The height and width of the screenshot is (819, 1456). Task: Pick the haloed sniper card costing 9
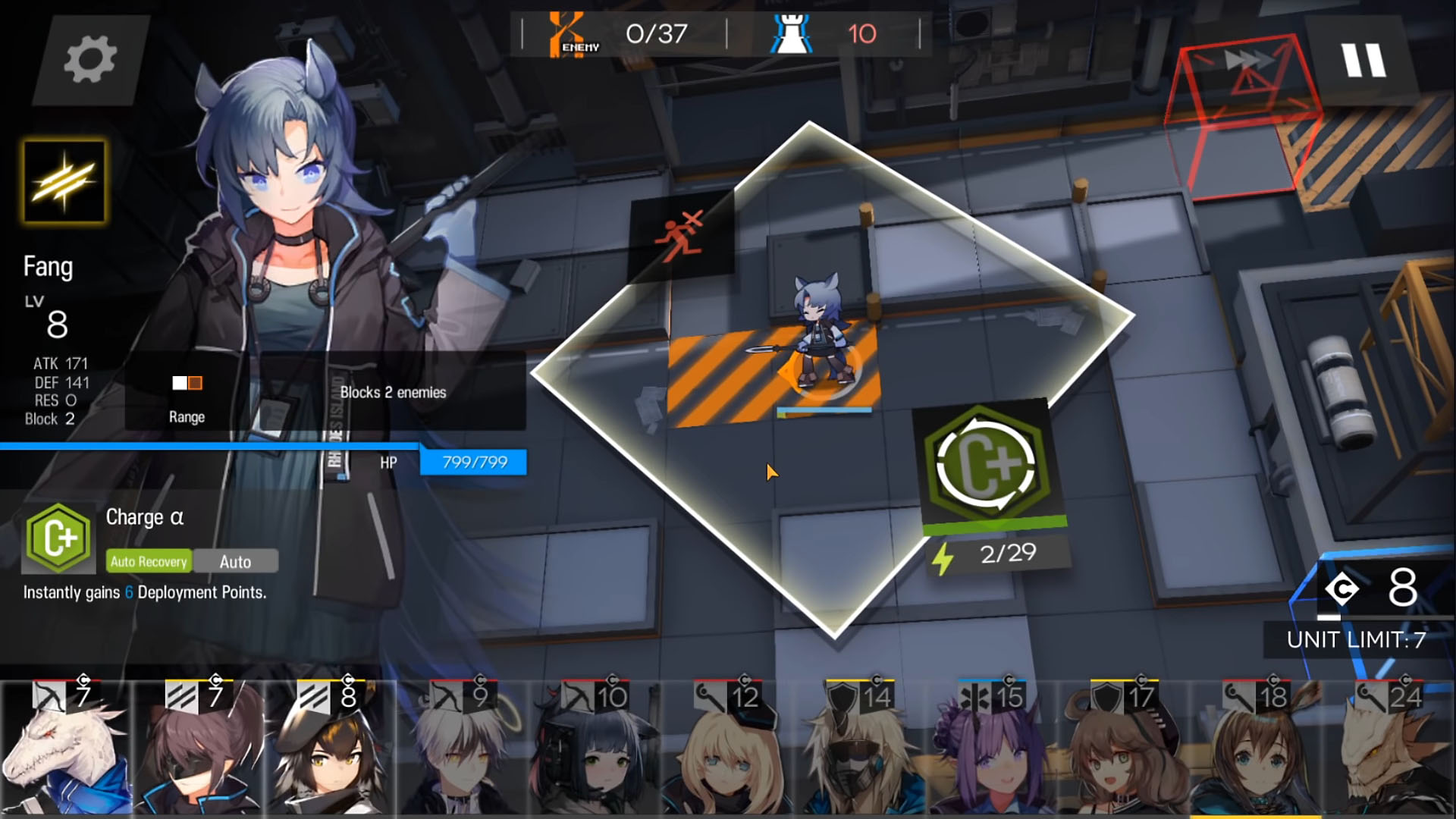point(463,751)
